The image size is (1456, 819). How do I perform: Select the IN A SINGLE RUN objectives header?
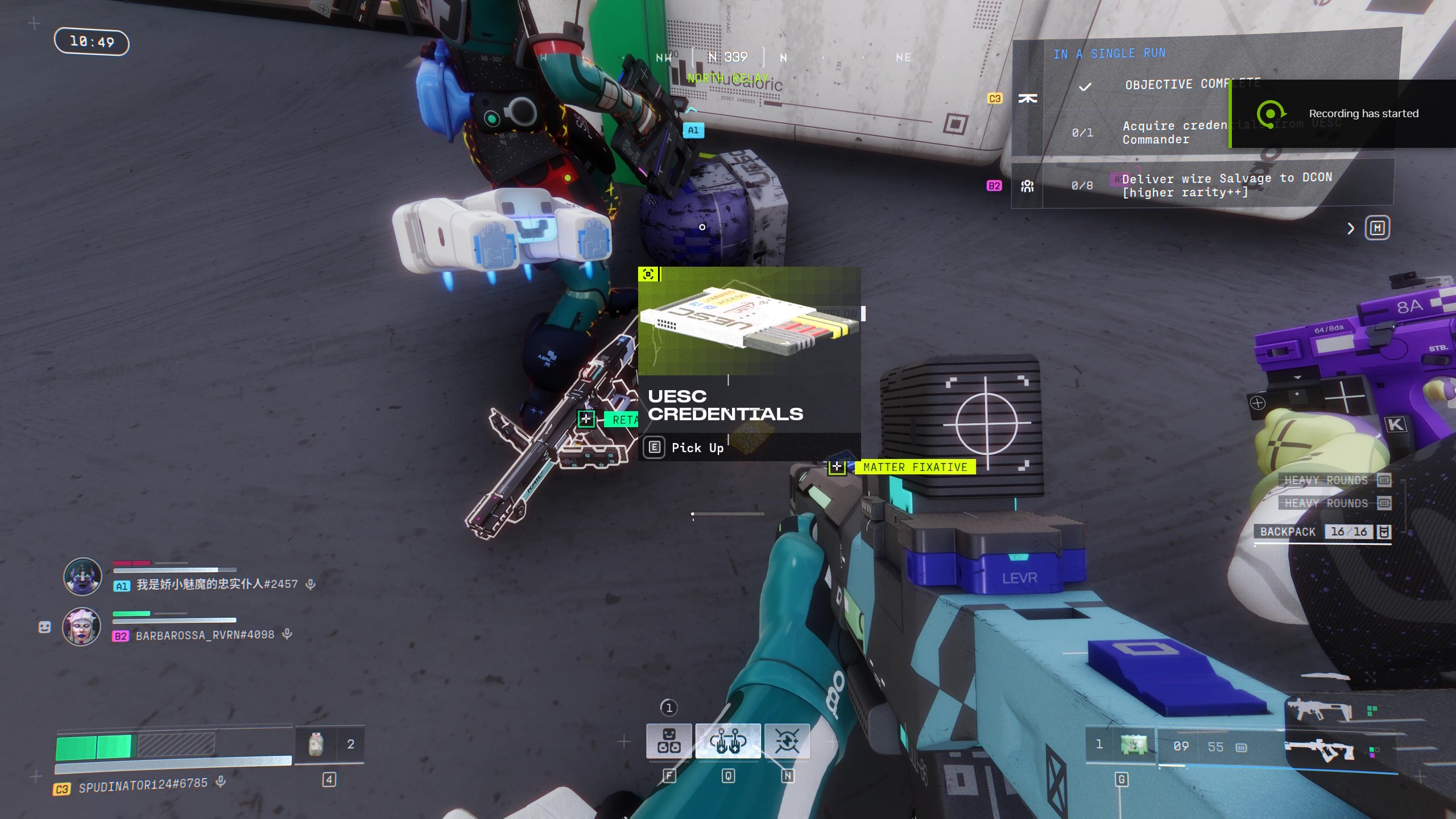(x=1109, y=53)
